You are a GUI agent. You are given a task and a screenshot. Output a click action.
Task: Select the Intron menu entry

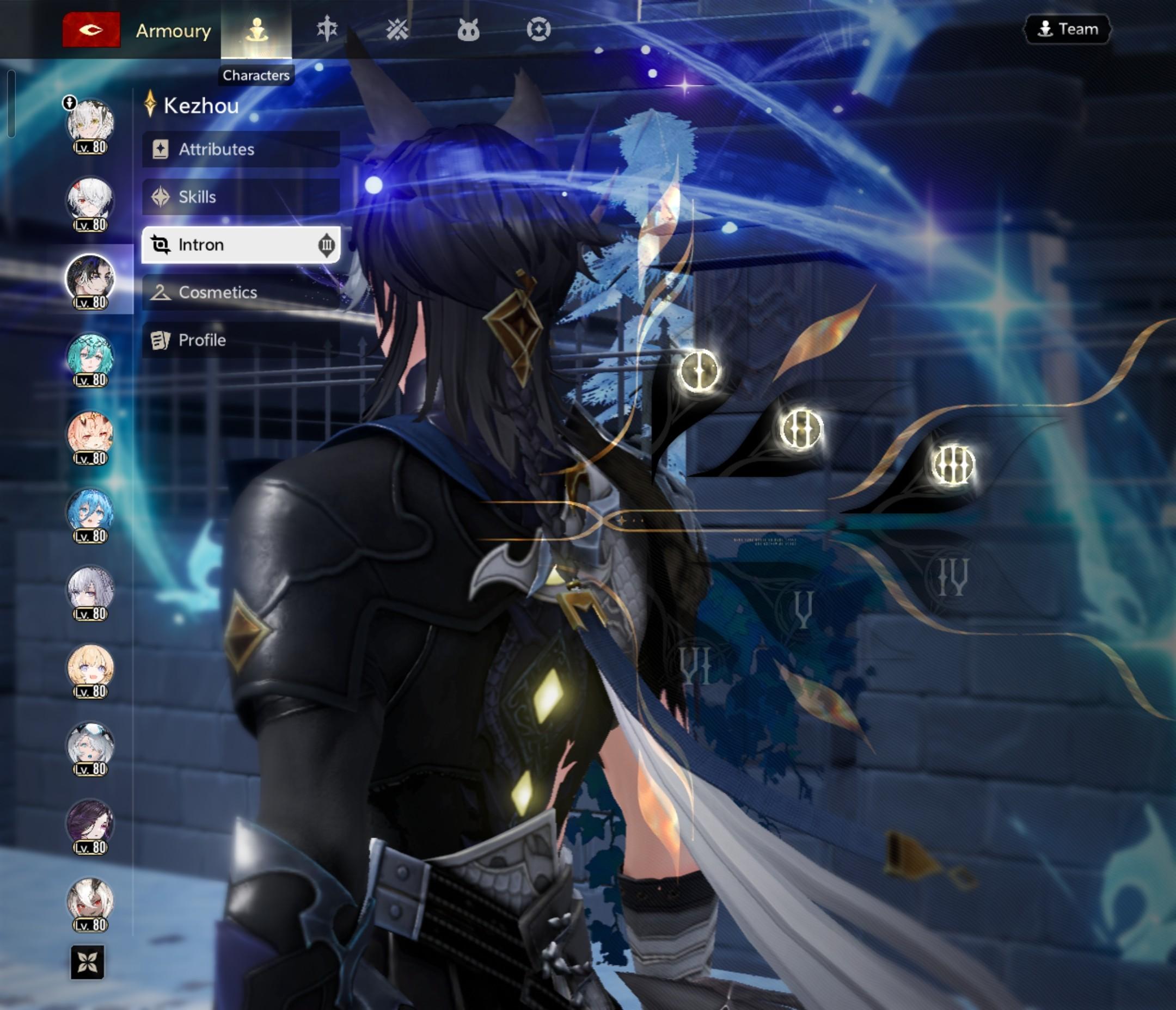click(241, 244)
